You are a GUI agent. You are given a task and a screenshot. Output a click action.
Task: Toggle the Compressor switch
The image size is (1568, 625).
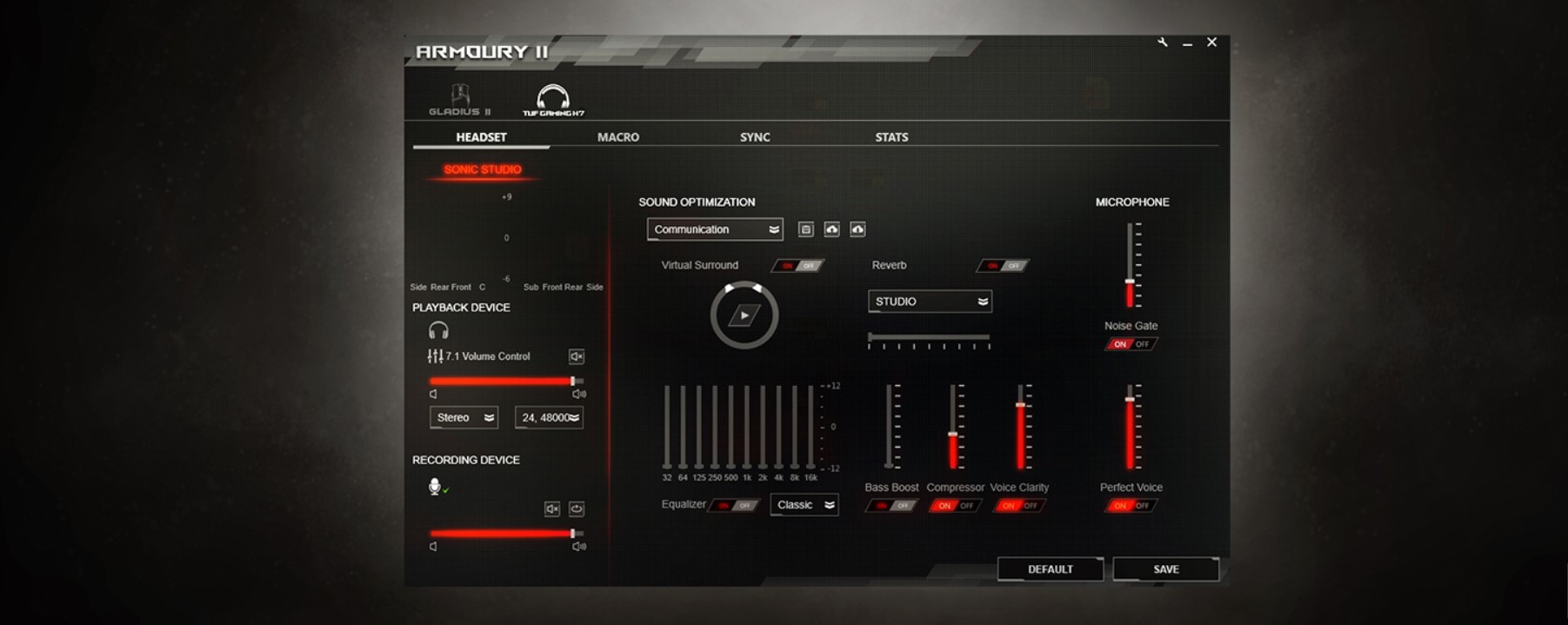pos(955,505)
